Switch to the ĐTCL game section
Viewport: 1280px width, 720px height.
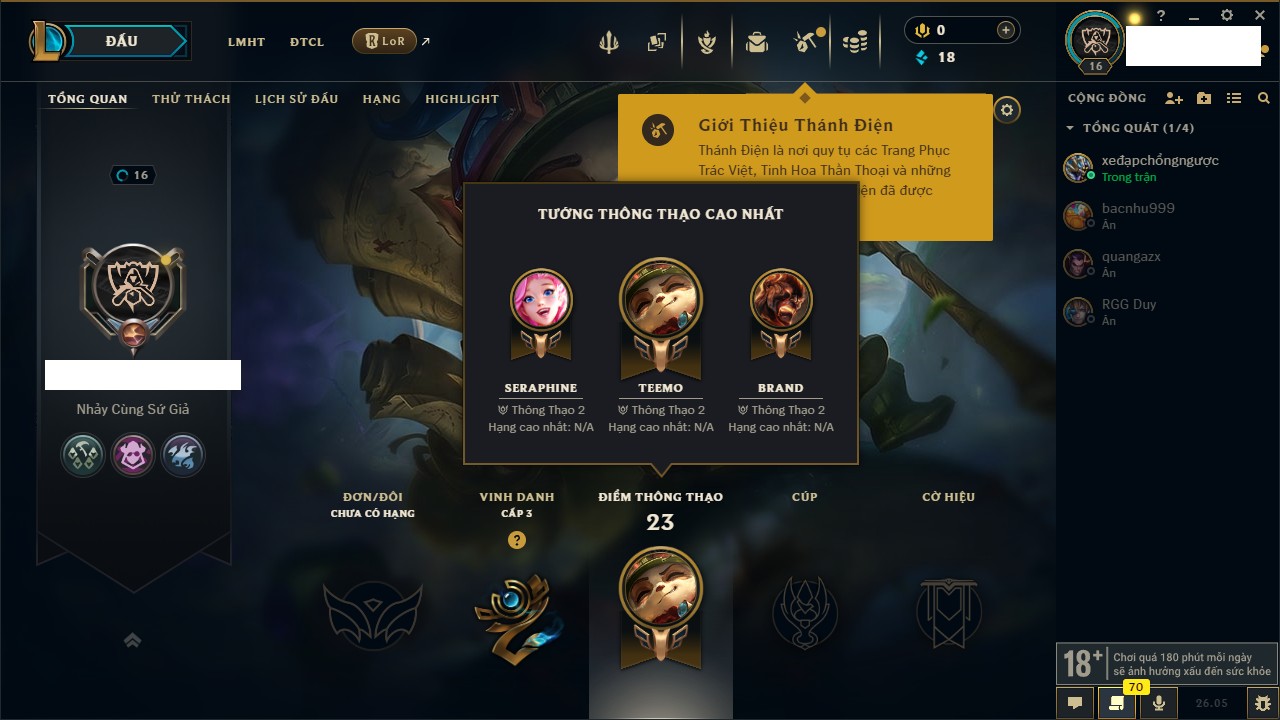point(307,42)
